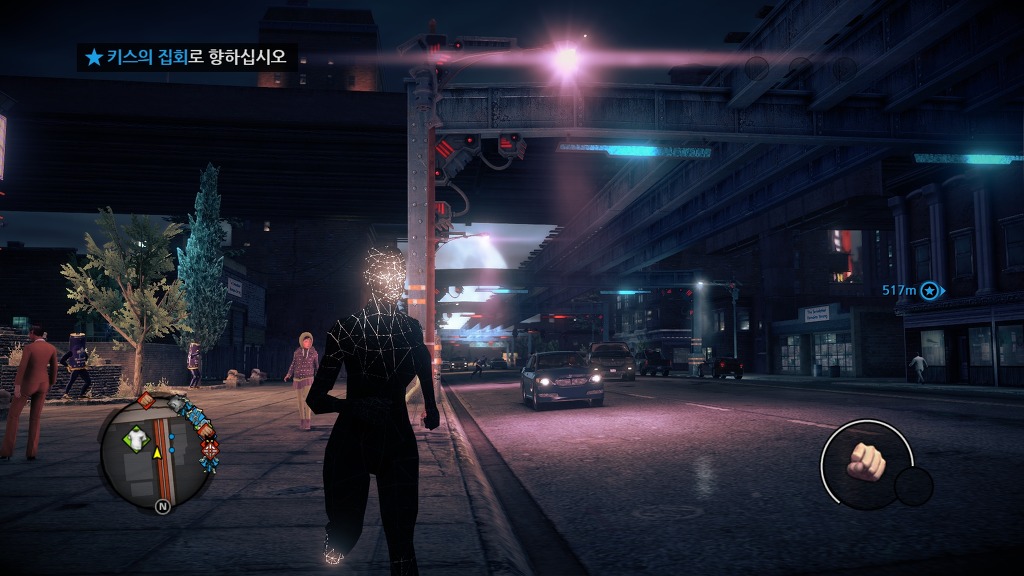Image resolution: width=1024 pixels, height=576 pixels.
Task: Select the clothing store shirt marker on minimap
Action: point(135,437)
